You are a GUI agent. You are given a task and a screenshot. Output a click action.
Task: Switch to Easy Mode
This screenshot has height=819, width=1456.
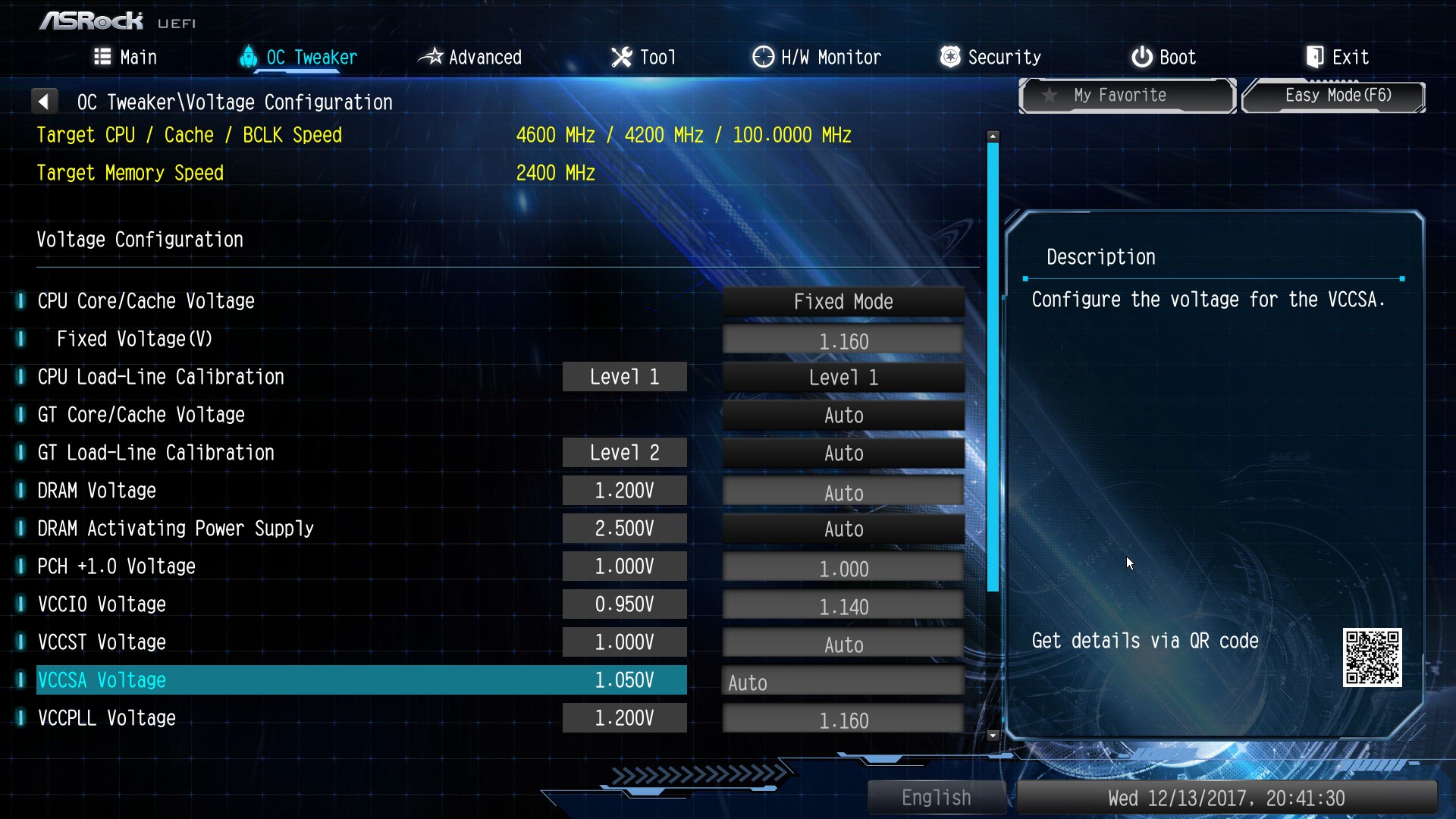pos(1334,96)
